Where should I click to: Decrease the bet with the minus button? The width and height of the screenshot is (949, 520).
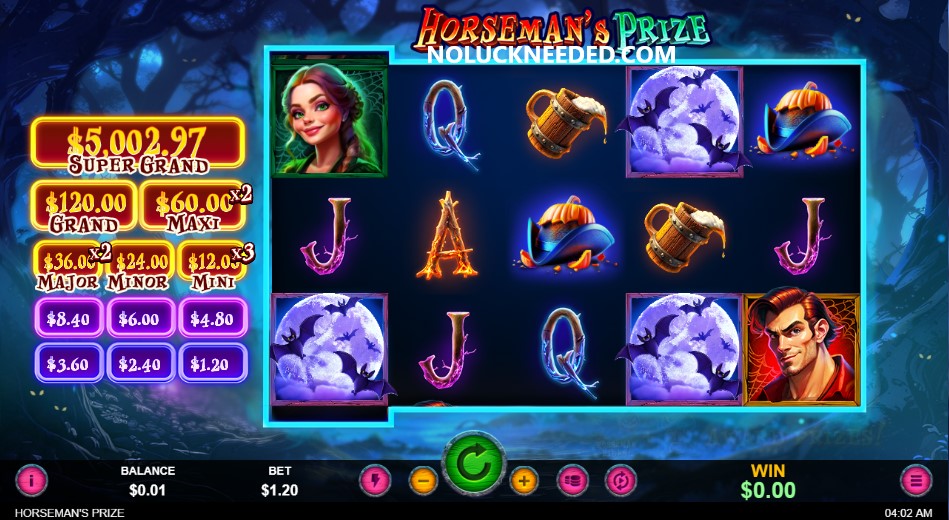423,481
